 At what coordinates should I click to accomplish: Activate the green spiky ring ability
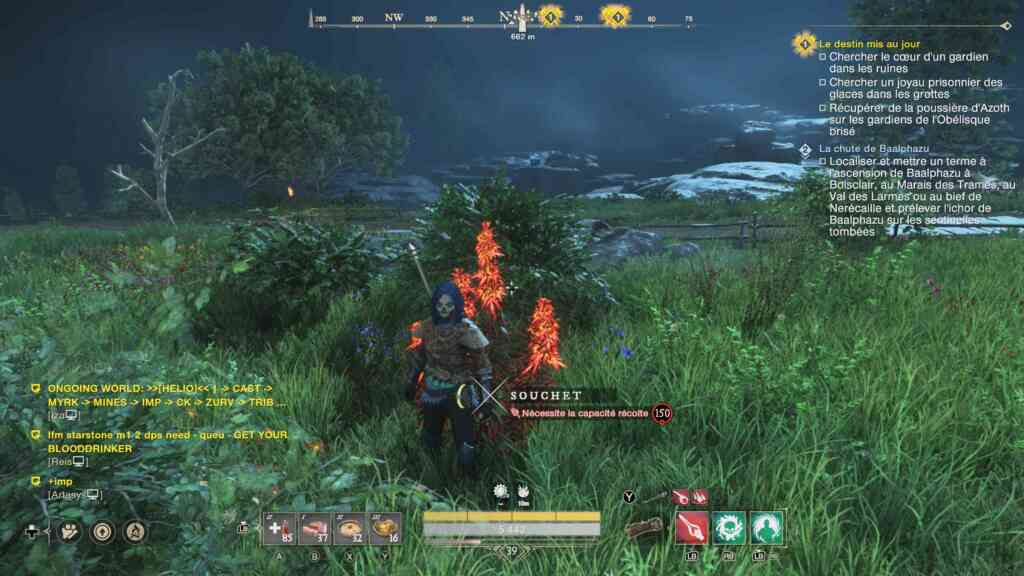tap(729, 527)
